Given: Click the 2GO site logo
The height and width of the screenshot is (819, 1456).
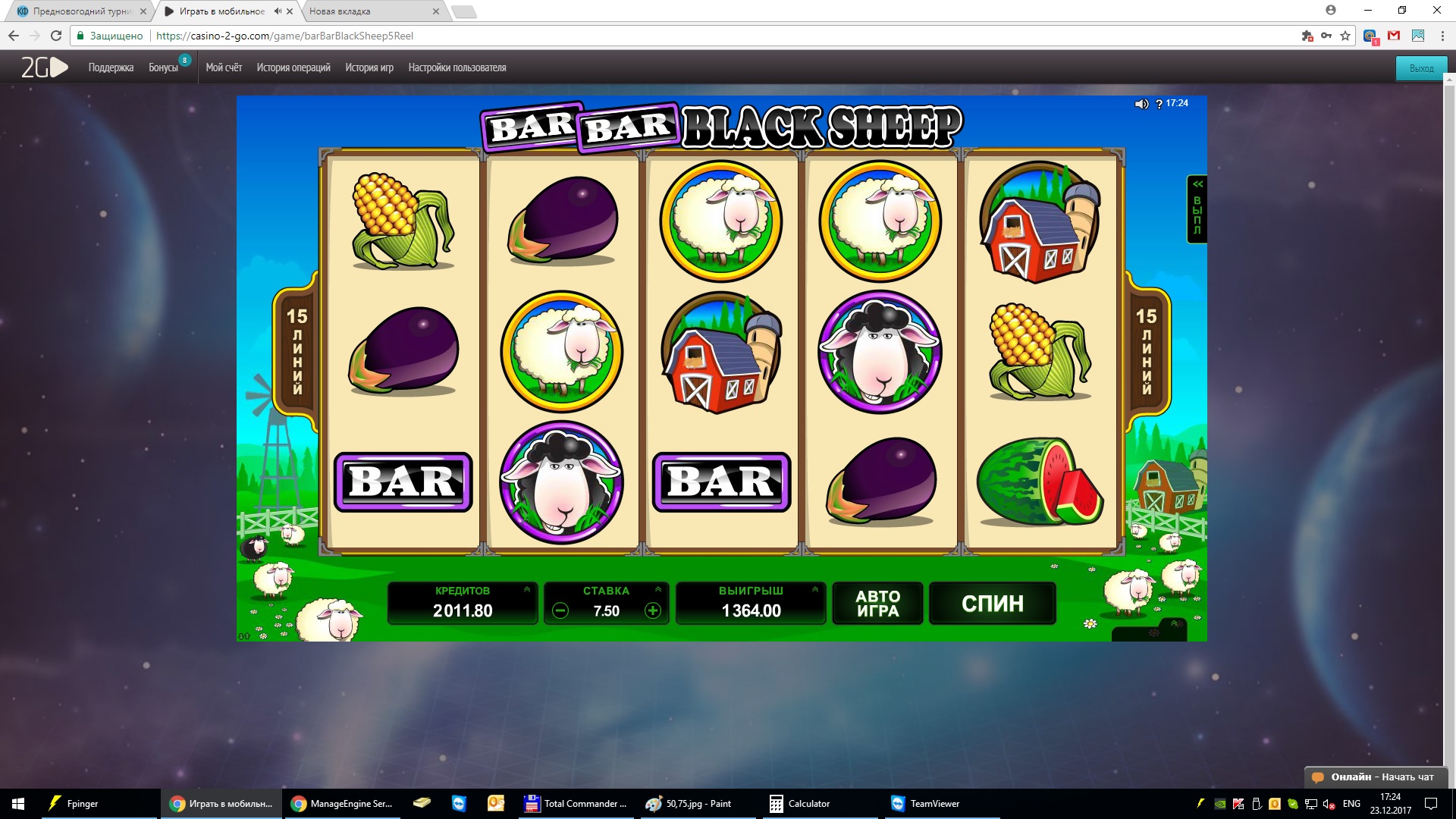Looking at the screenshot, I should 44,67.
